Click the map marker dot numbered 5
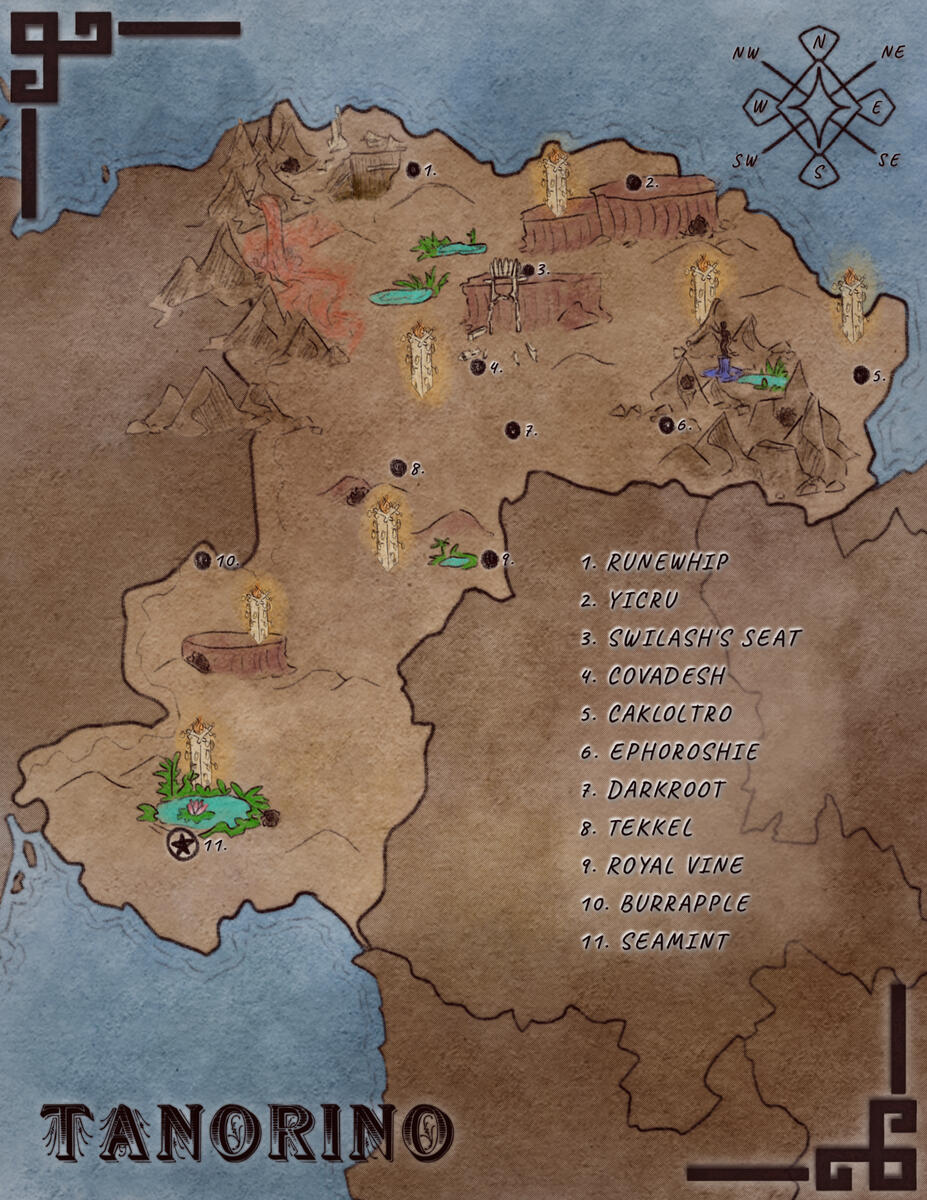Screen dimensions: 927x1200 860,374
